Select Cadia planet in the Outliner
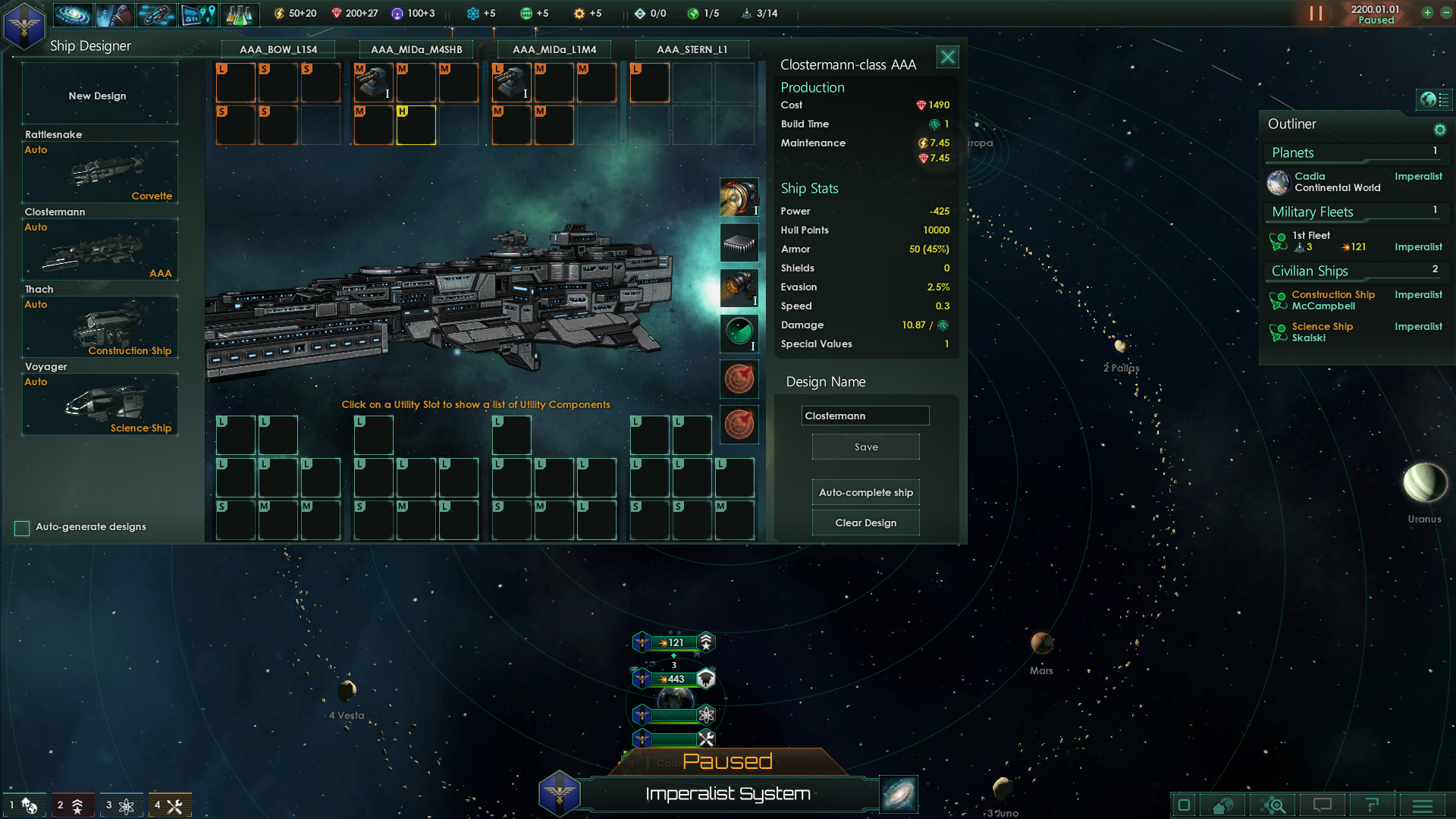 (1337, 182)
